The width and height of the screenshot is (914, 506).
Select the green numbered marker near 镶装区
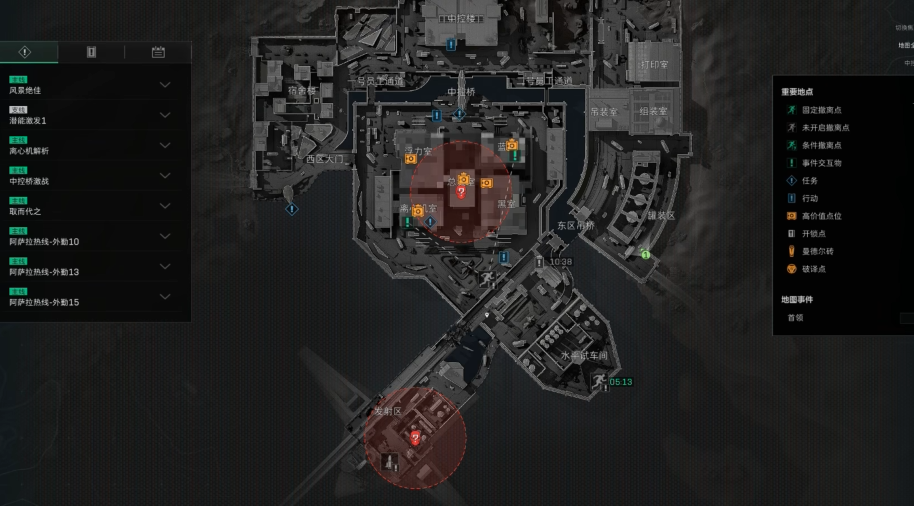click(x=646, y=254)
